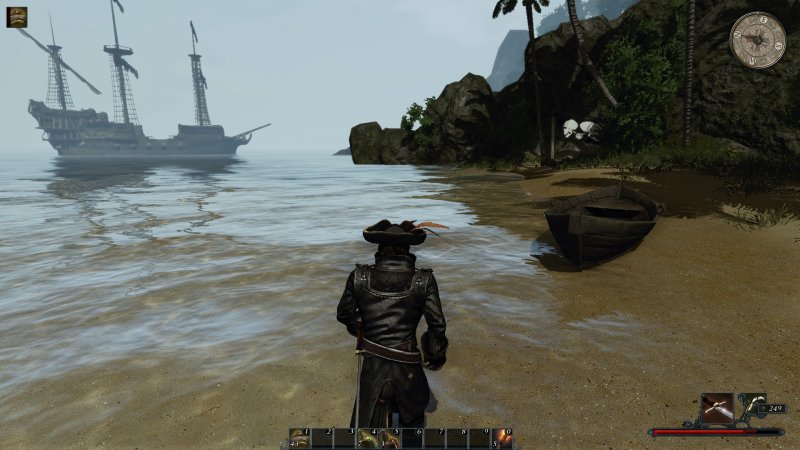Choose the item in hotbar slot 5
The image size is (800, 450).
click(x=389, y=438)
